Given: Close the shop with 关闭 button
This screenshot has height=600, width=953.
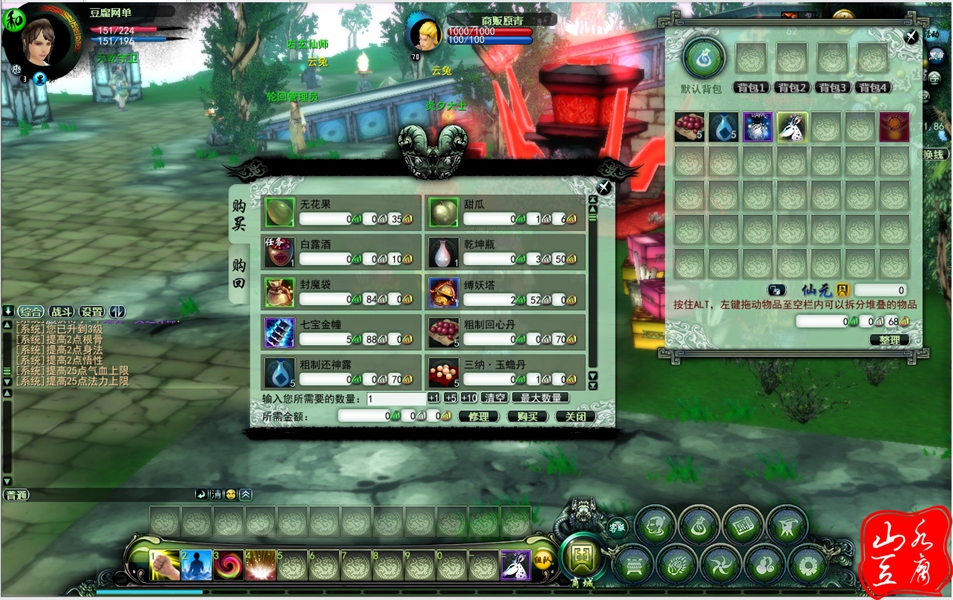Looking at the screenshot, I should point(575,416).
